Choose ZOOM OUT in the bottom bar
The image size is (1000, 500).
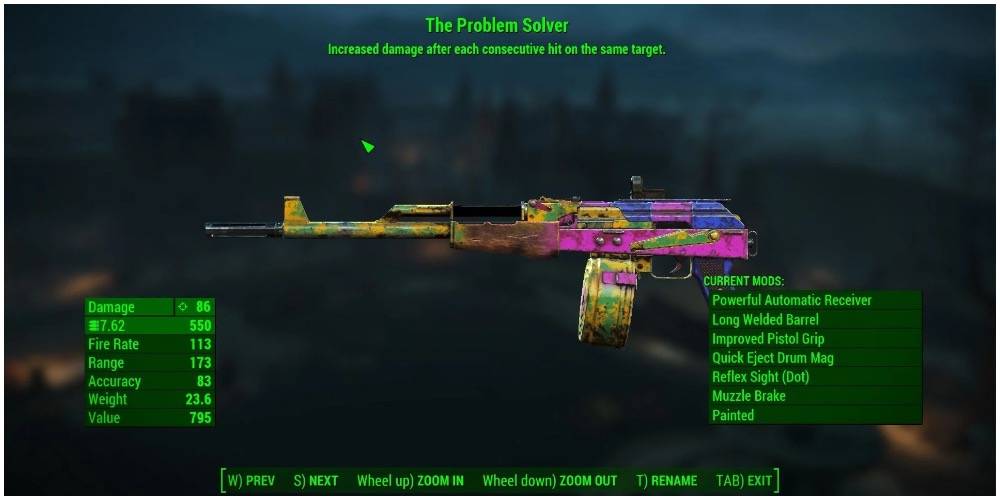549,481
